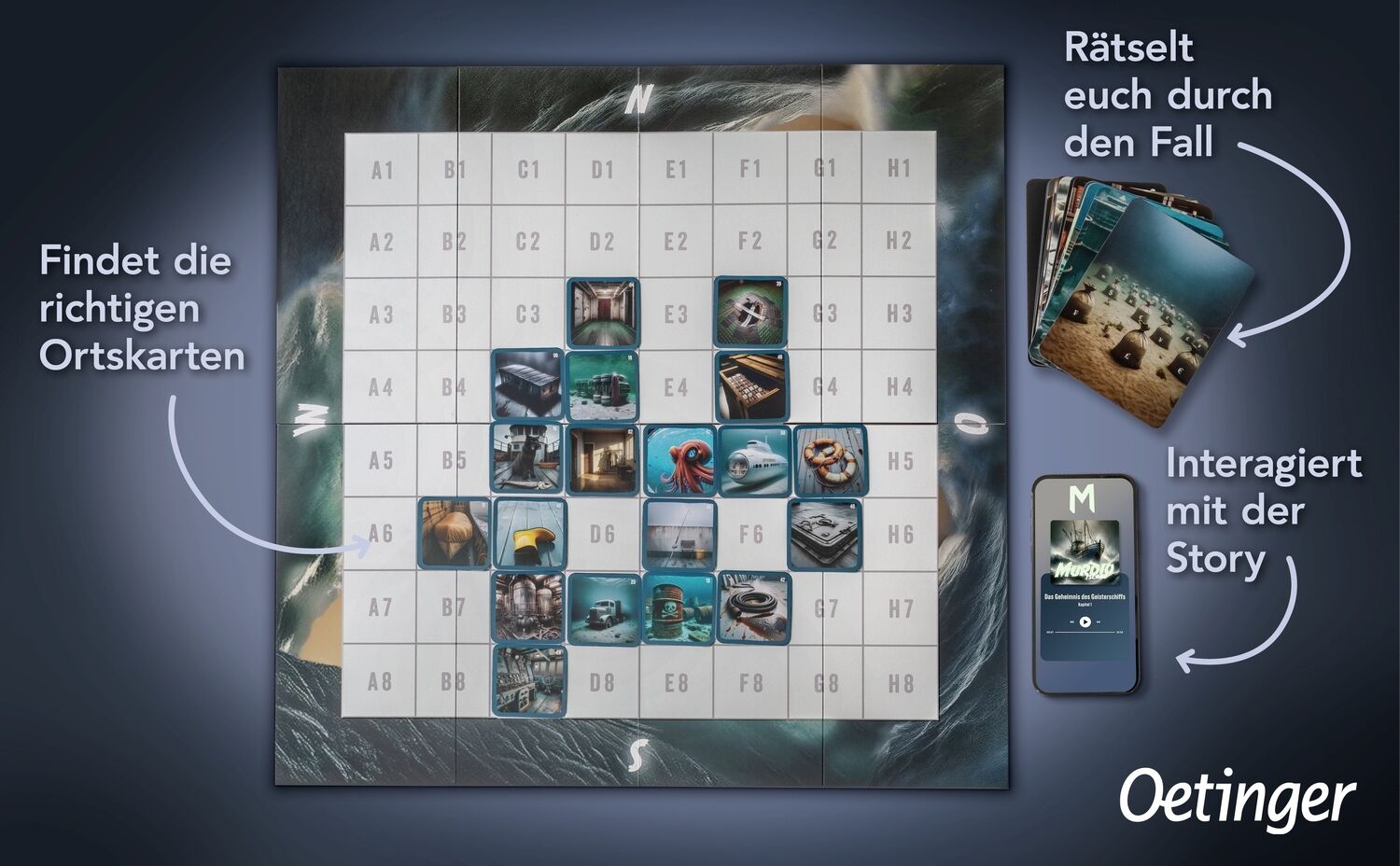This screenshot has height=866, width=1400.
Task: Select the A1 grid square
Action: [x=382, y=169]
